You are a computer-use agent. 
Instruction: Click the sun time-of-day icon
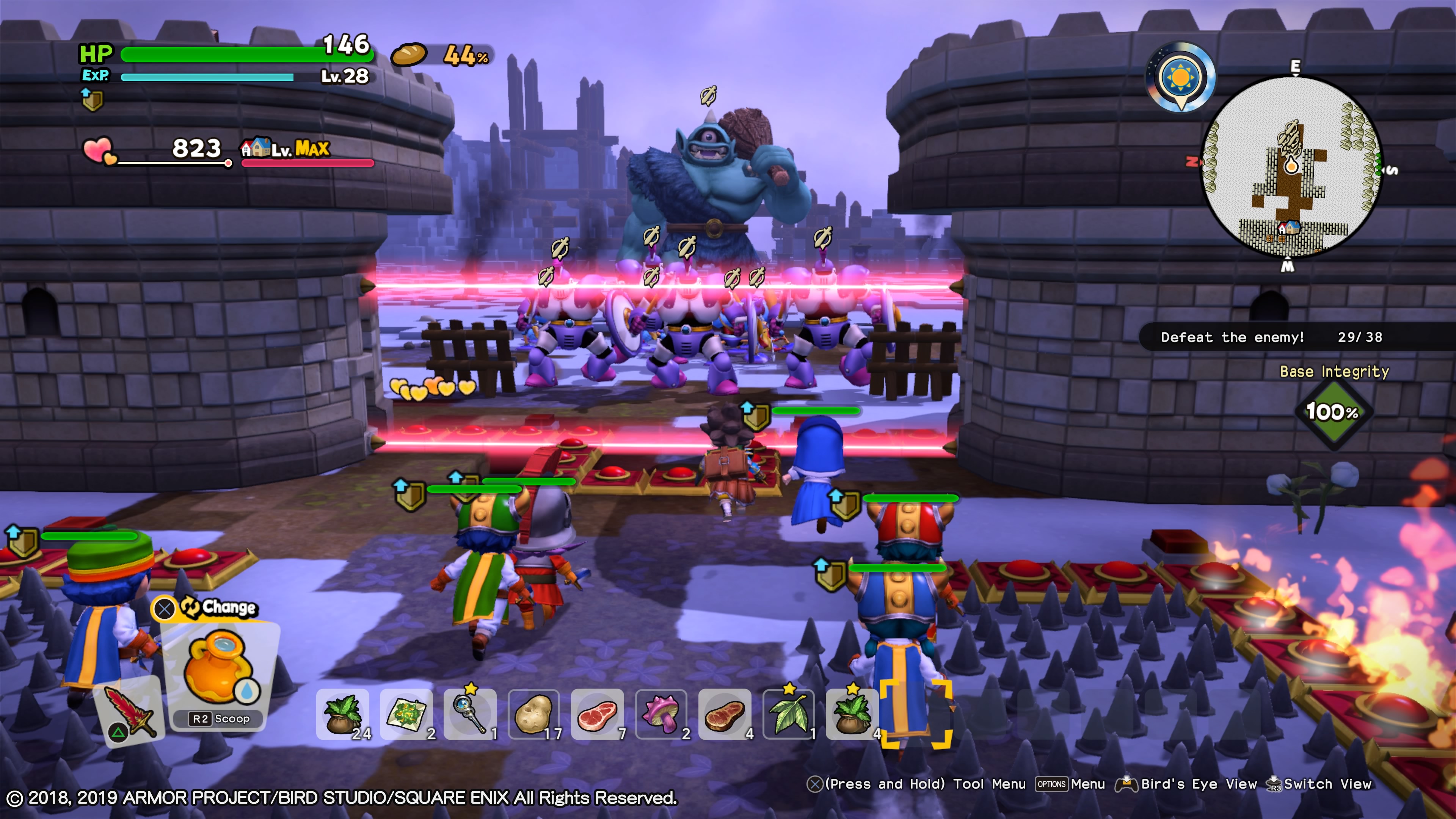(x=1180, y=77)
